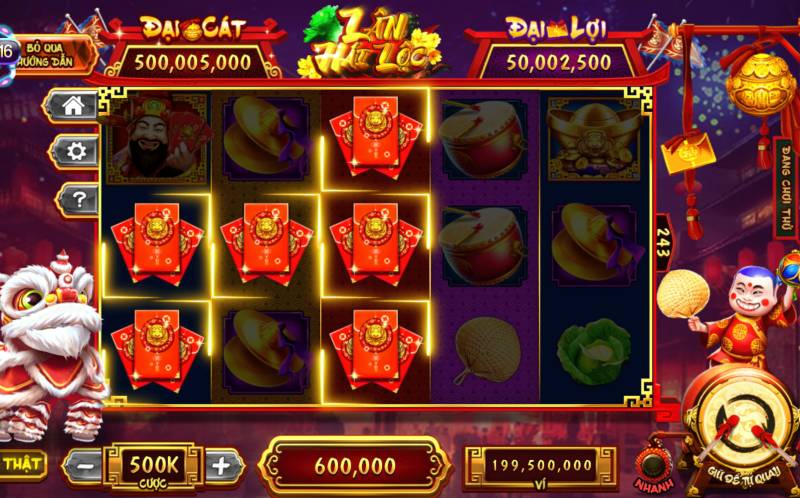Screen dimensions: 800x498
Task: Skip the tutorial via 'Bỏ qua hướng dẫn'
Action: click(55, 54)
